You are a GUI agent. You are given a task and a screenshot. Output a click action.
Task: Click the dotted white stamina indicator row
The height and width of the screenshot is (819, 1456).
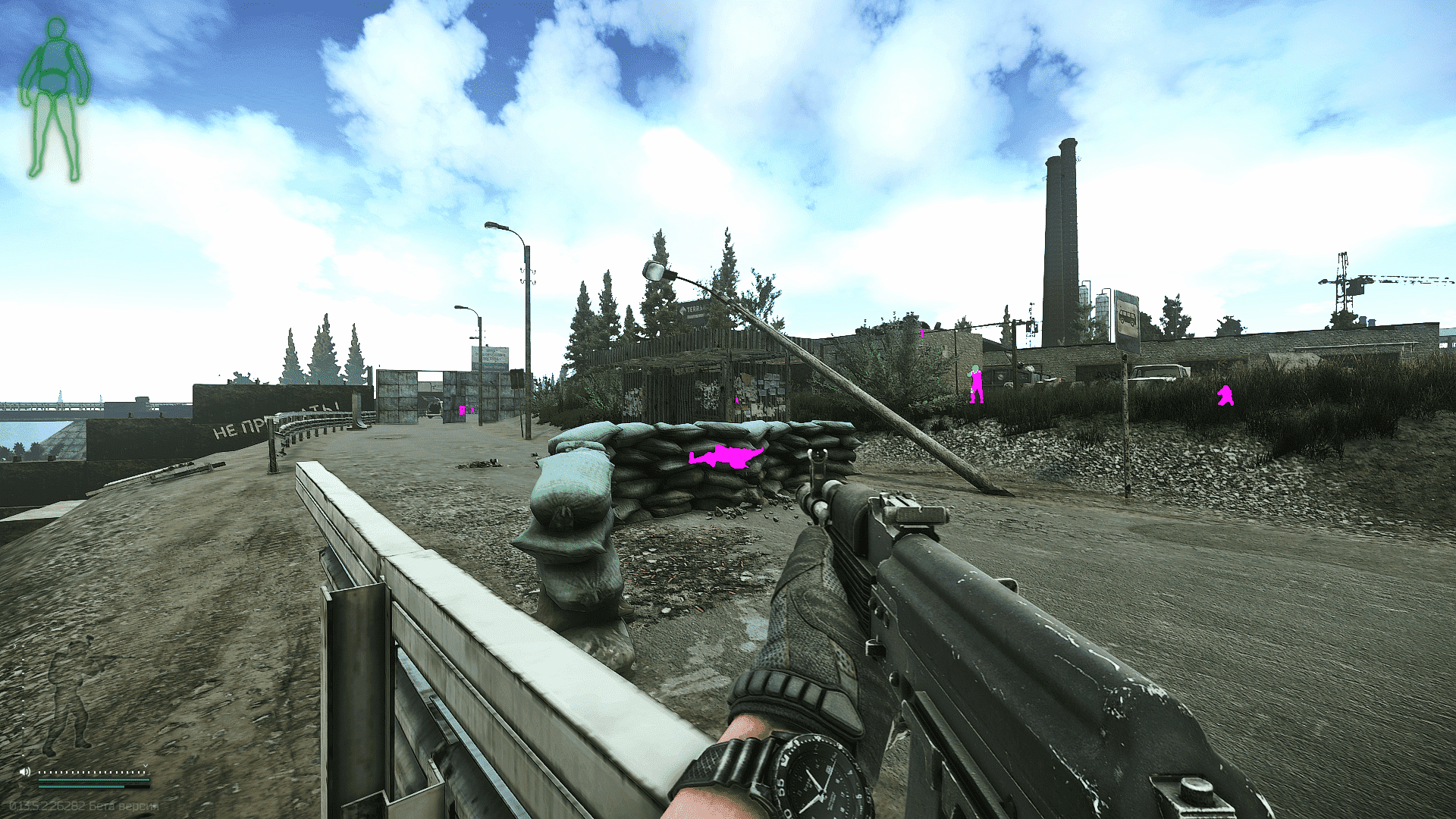[91, 772]
